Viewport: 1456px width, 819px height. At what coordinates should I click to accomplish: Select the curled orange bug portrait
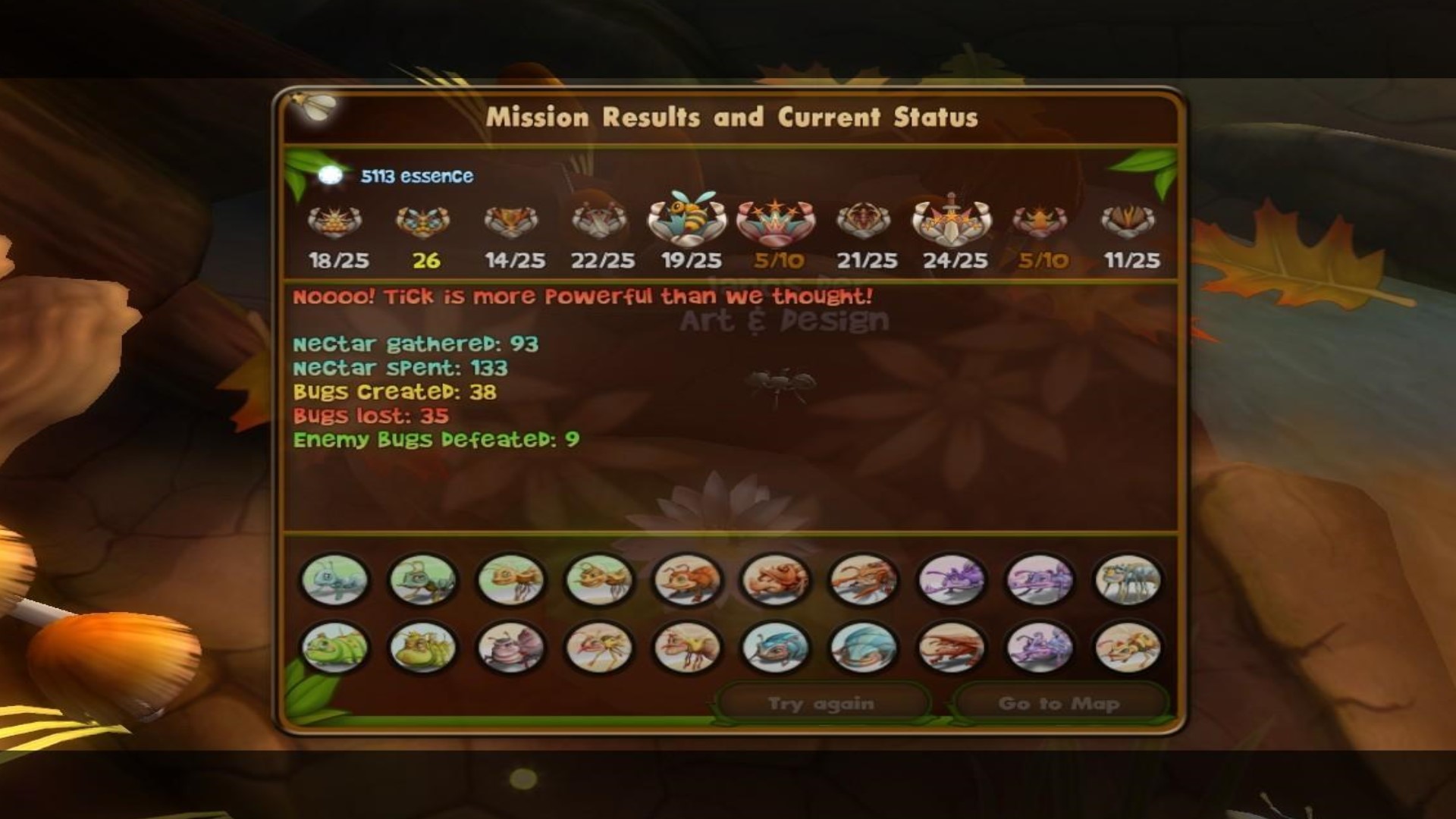click(x=775, y=579)
